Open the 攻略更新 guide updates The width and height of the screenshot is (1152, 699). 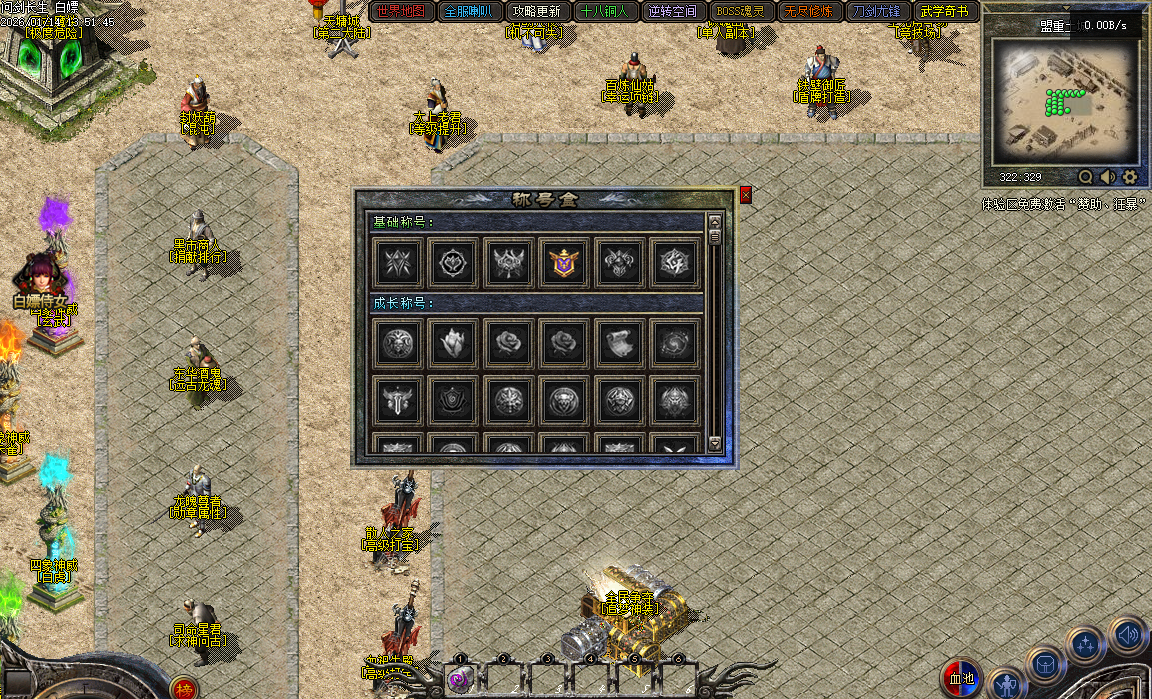coord(536,12)
